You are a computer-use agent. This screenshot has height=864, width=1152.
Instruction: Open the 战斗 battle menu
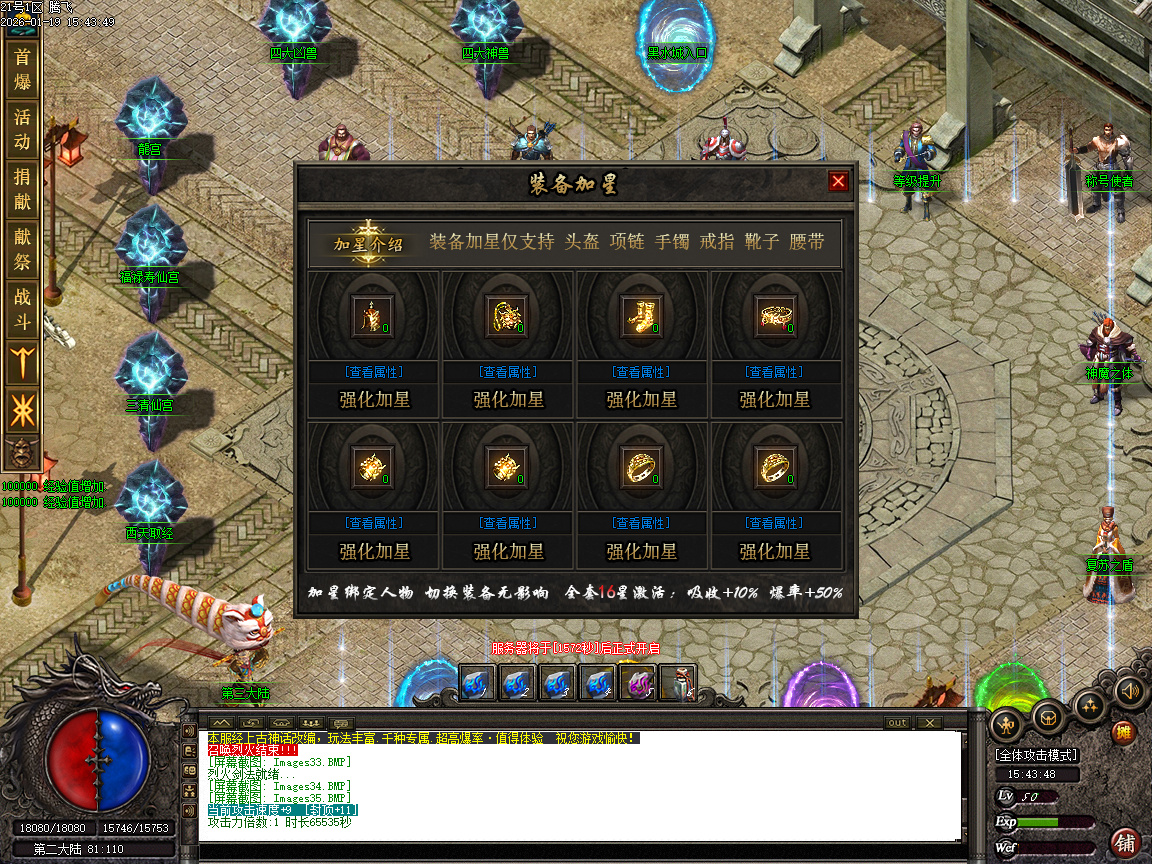point(22,309)
